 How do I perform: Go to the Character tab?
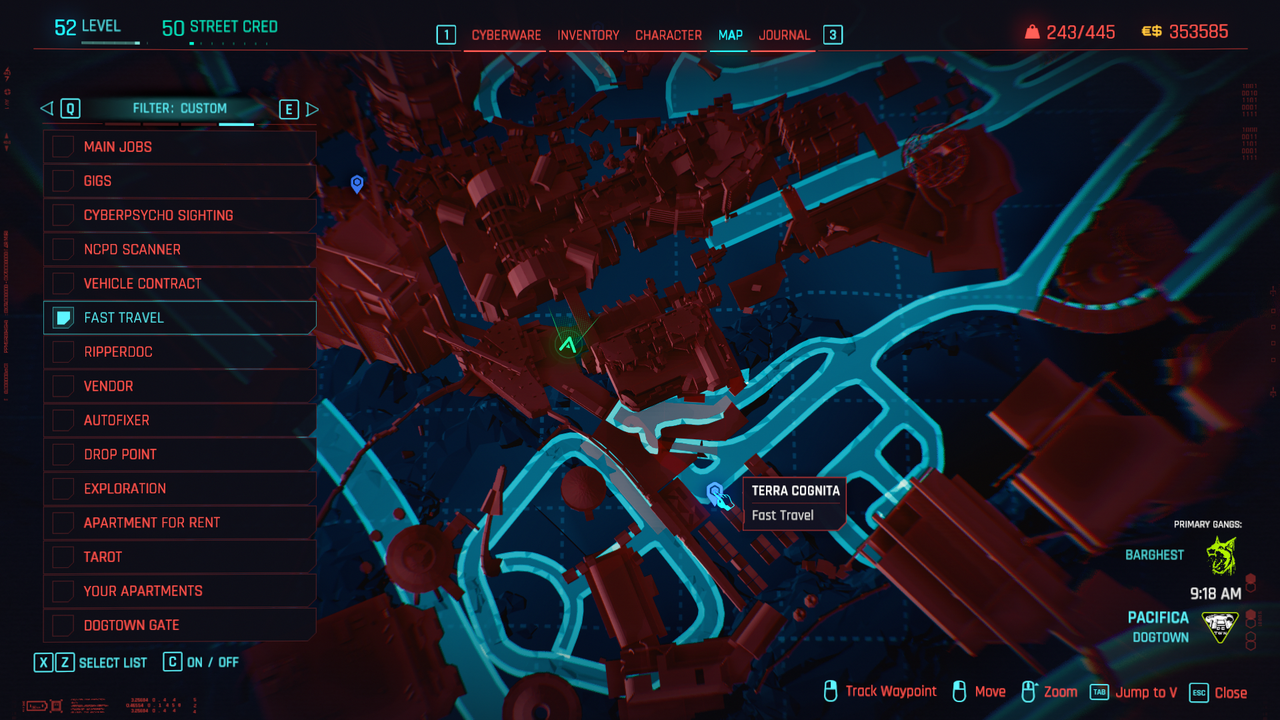point(668,35)
